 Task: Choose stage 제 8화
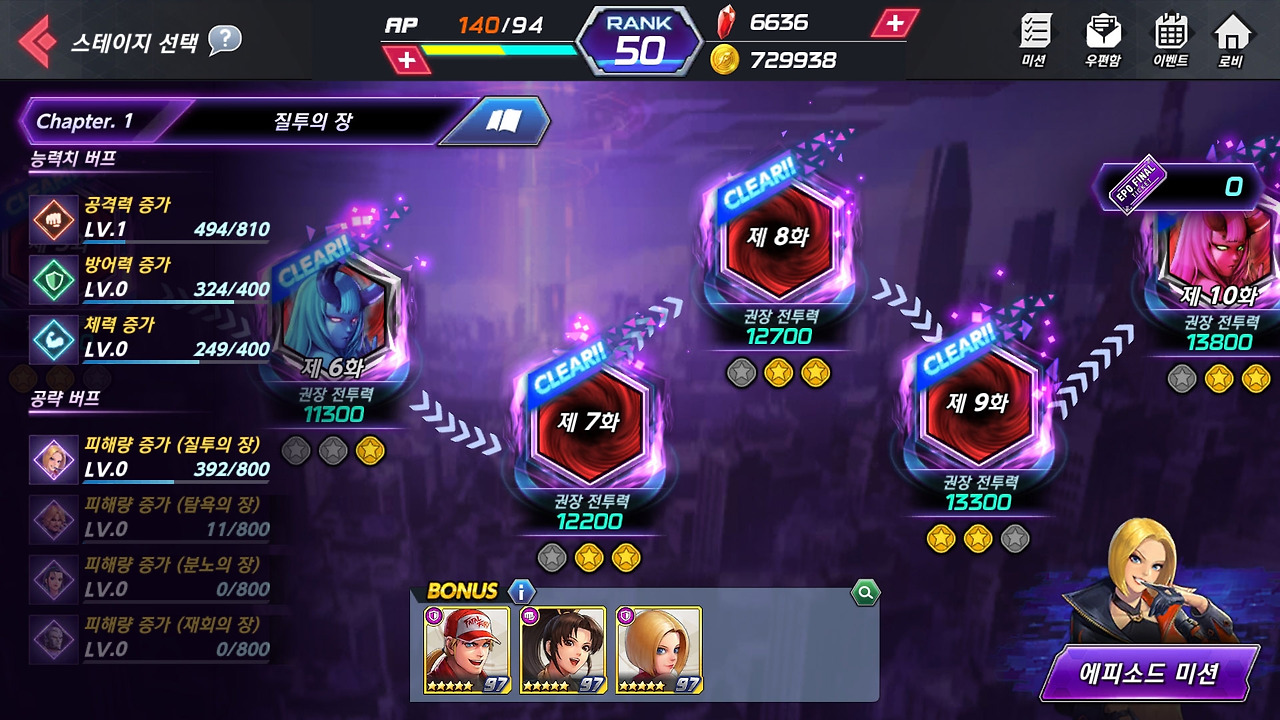[778, 238]
